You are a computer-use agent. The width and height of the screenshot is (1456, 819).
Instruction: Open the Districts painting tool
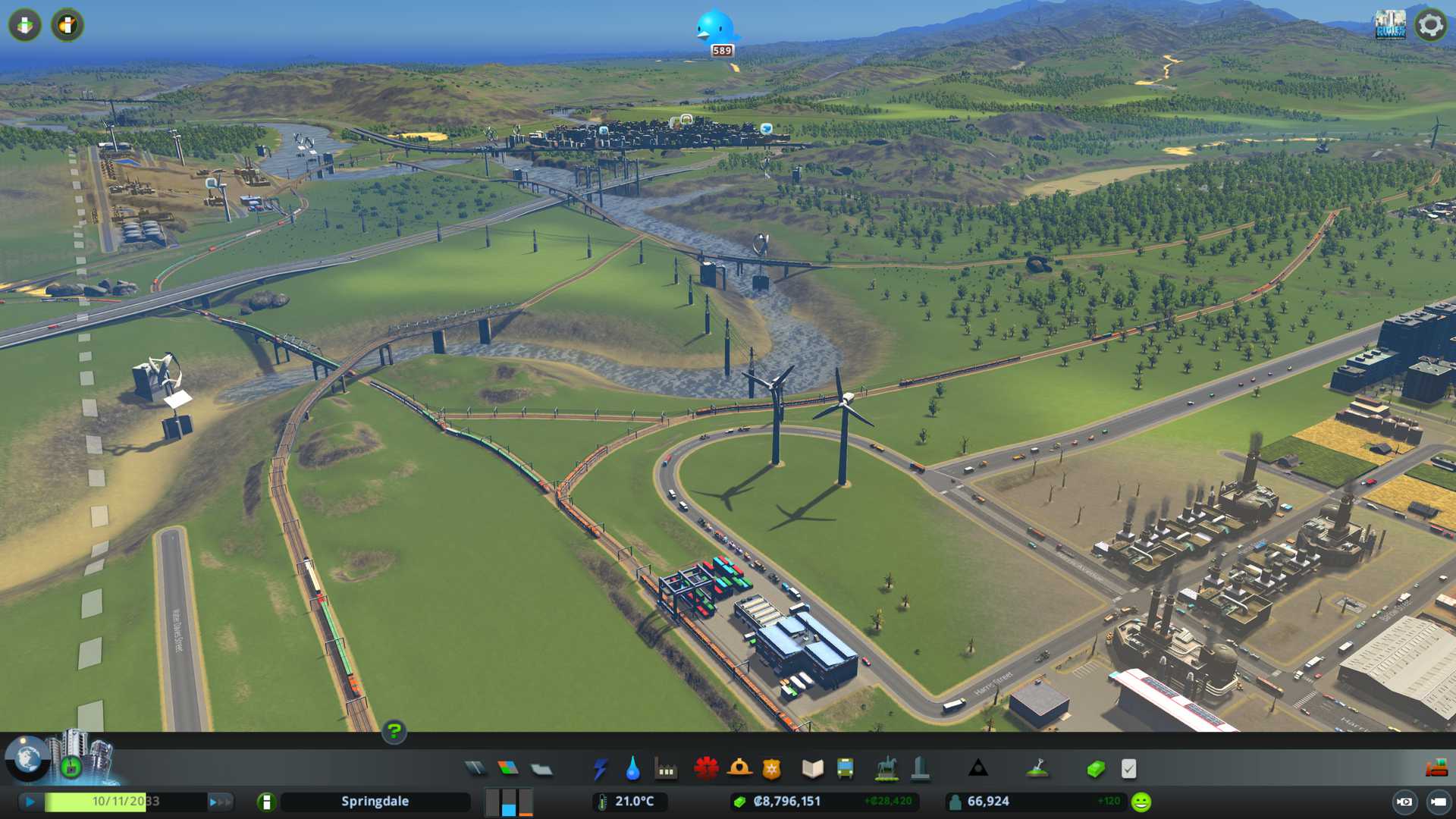[541, 770]
